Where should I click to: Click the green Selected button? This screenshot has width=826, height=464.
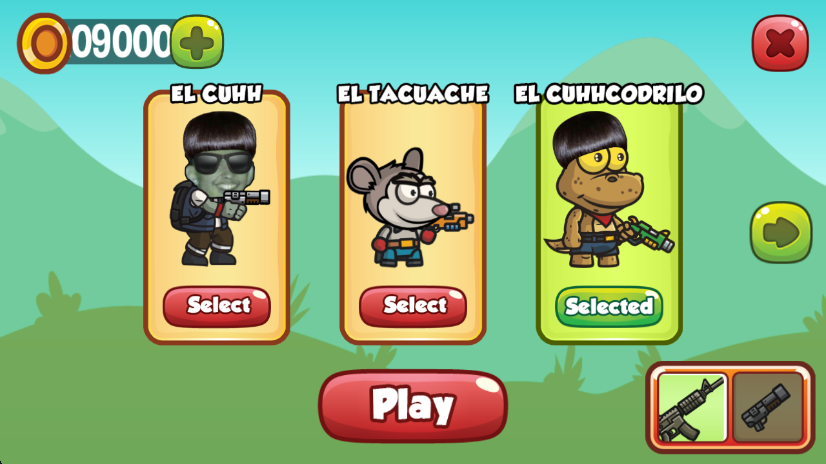[x=609, y=306]
